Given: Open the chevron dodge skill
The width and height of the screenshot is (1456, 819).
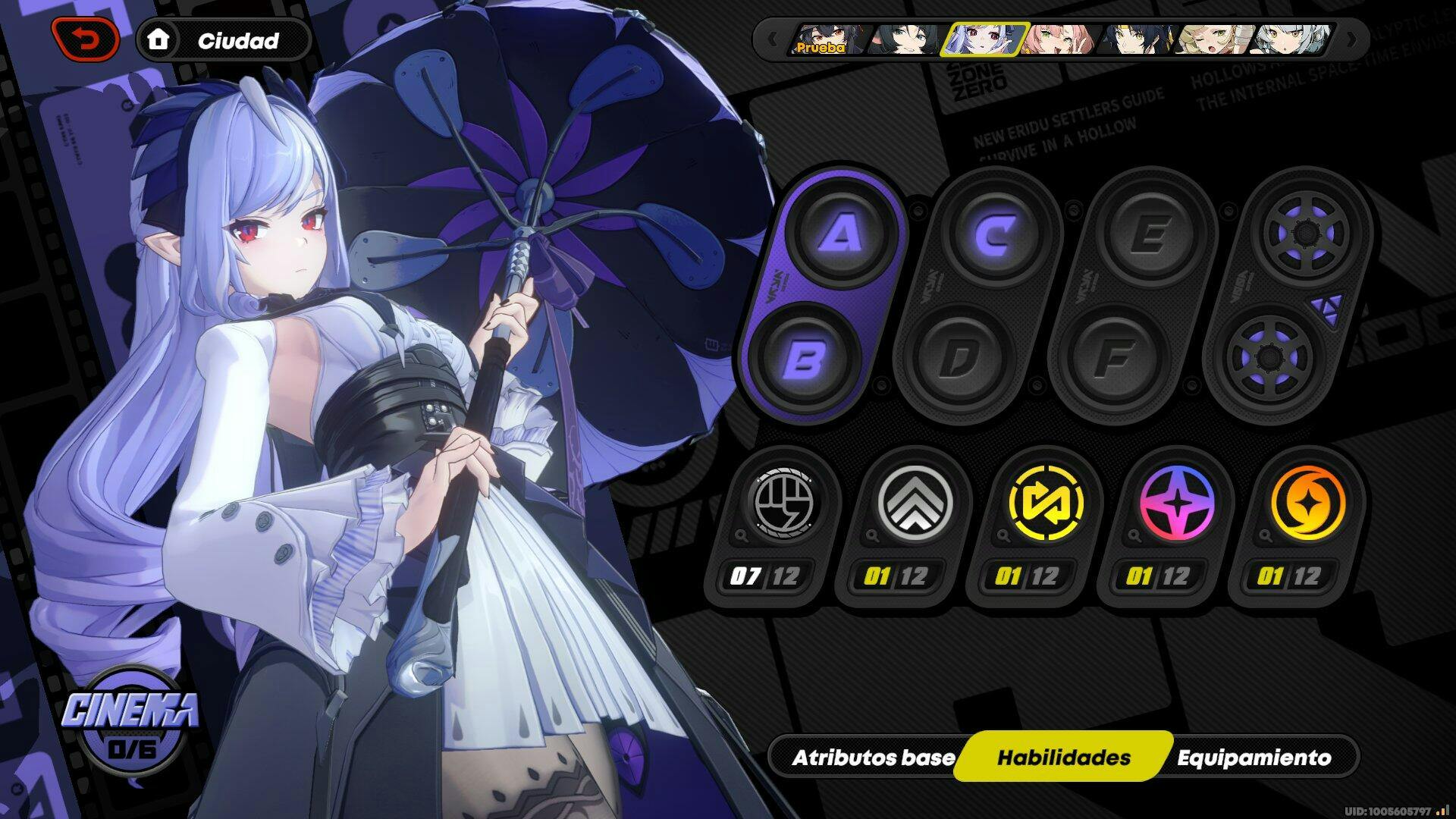Looking at the screenshot, I should [914, 504].
